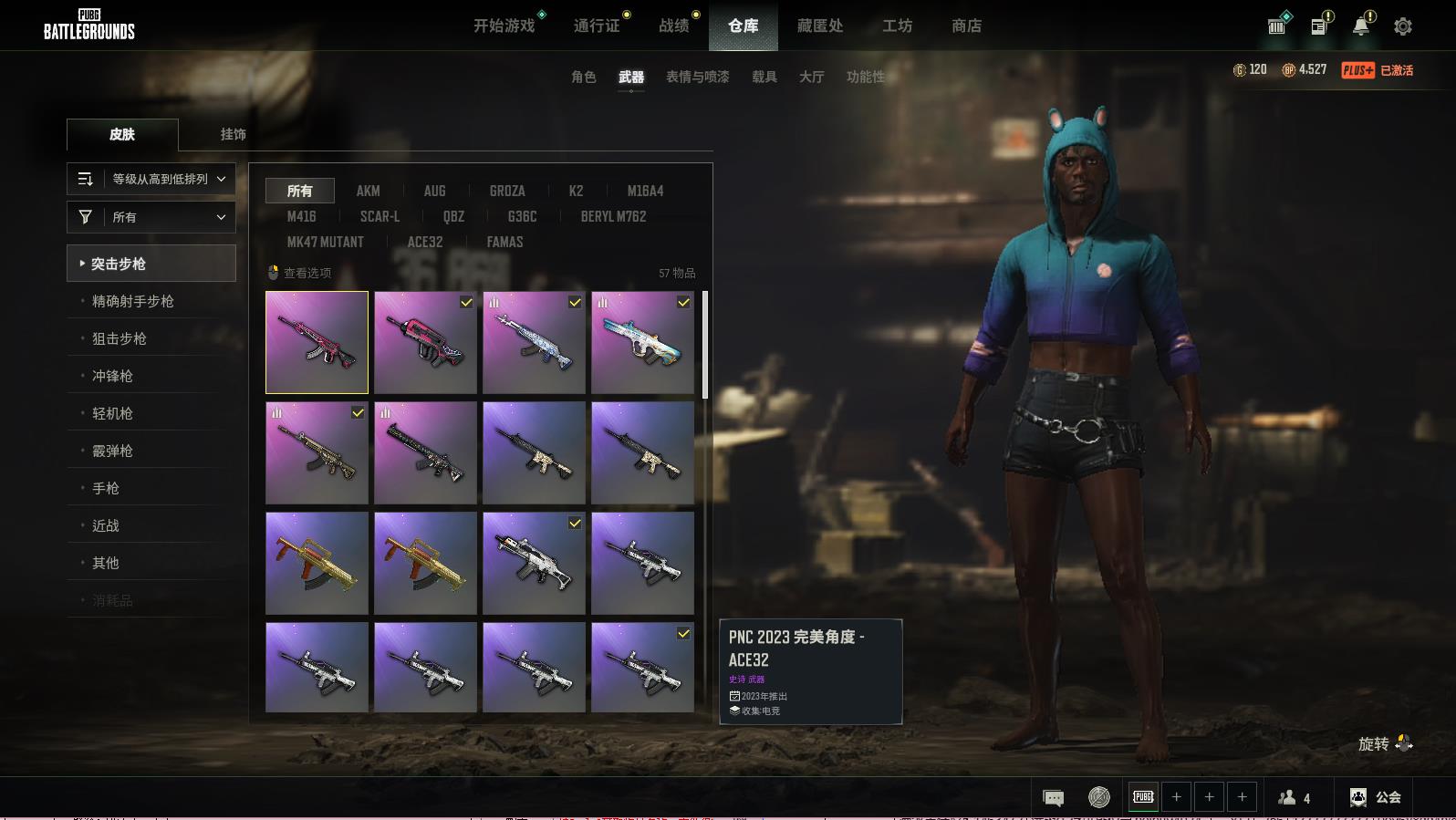The width and height of the screenshot is (1456, 820).
Task: Switch to the 挂饰 charms tab
Action: 233,134
